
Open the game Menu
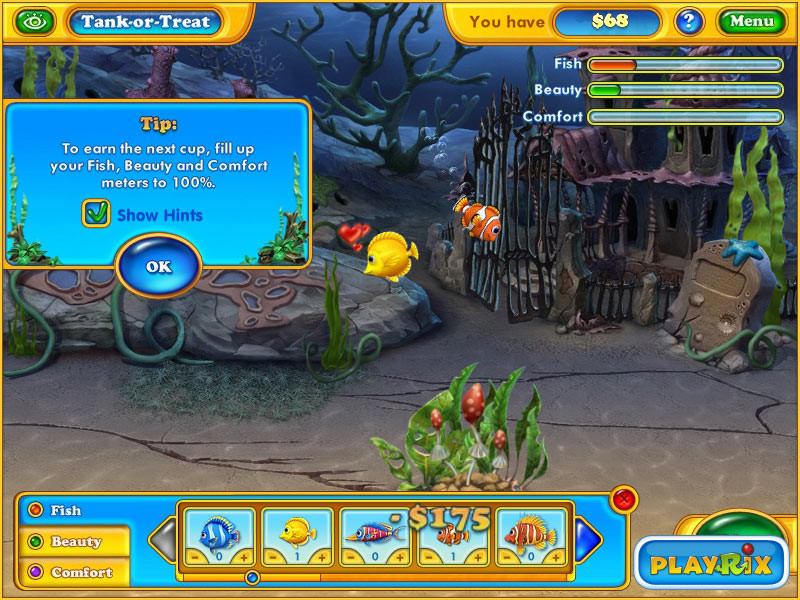pyautogui.click(x=751, y=21)
